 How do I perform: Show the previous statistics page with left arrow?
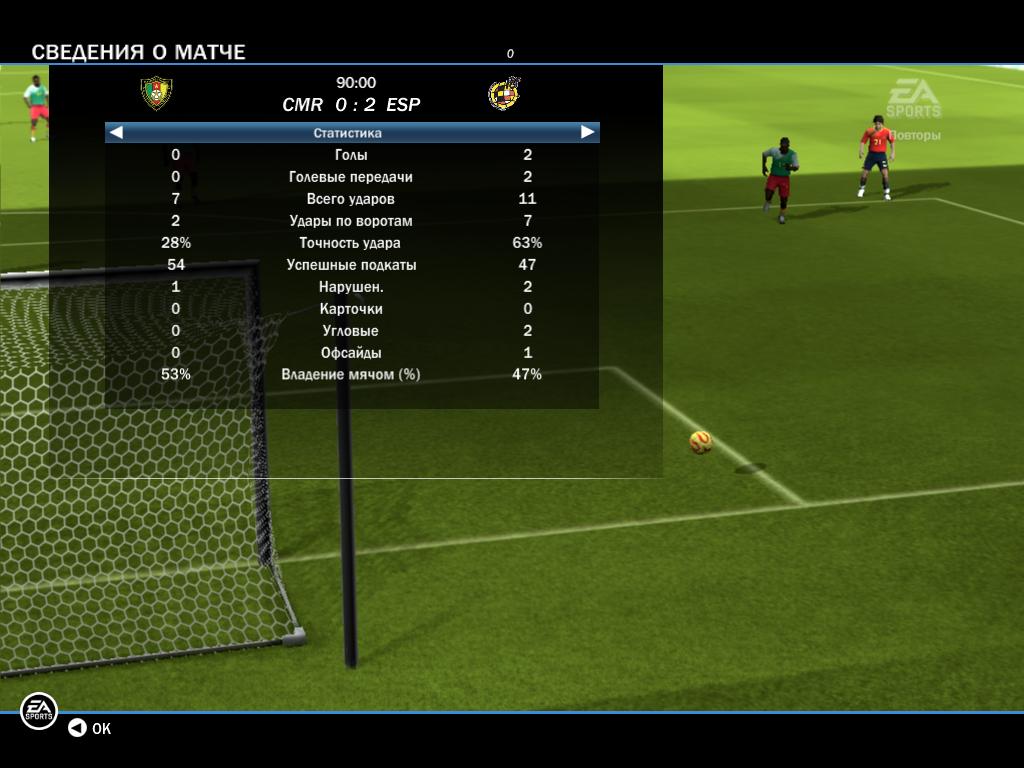pos(116,132)
